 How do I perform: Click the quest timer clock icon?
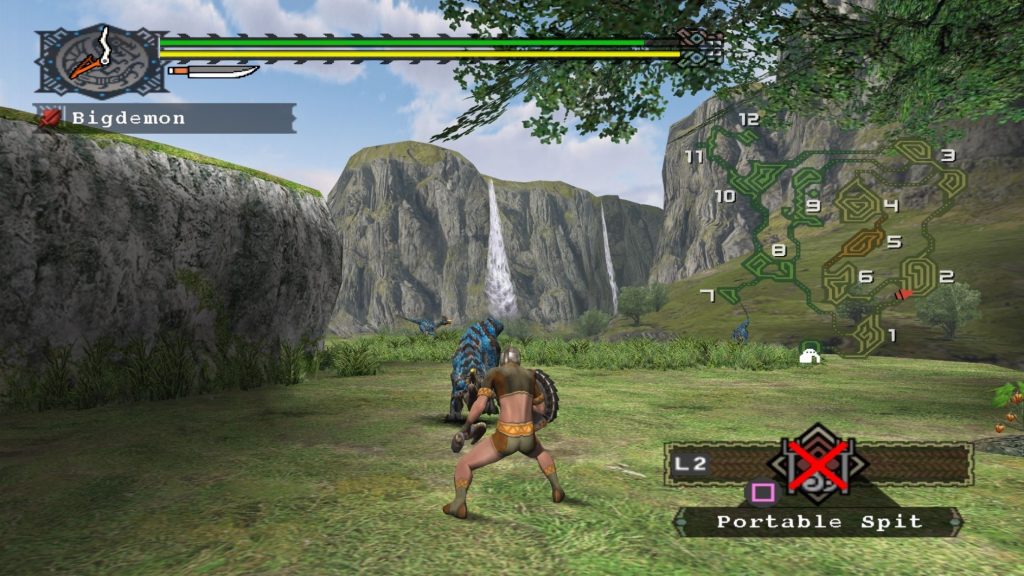[x=97, y=60]
